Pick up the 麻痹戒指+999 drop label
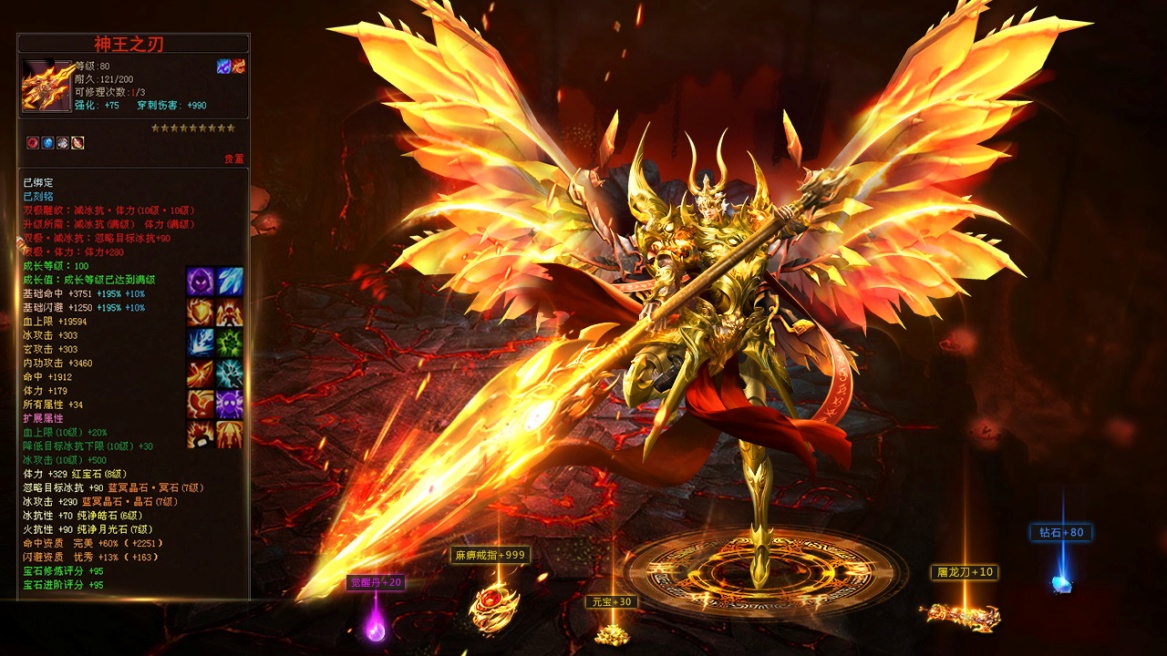The width and height of the screenshot is (1167, 656). [x=490, y=555]
